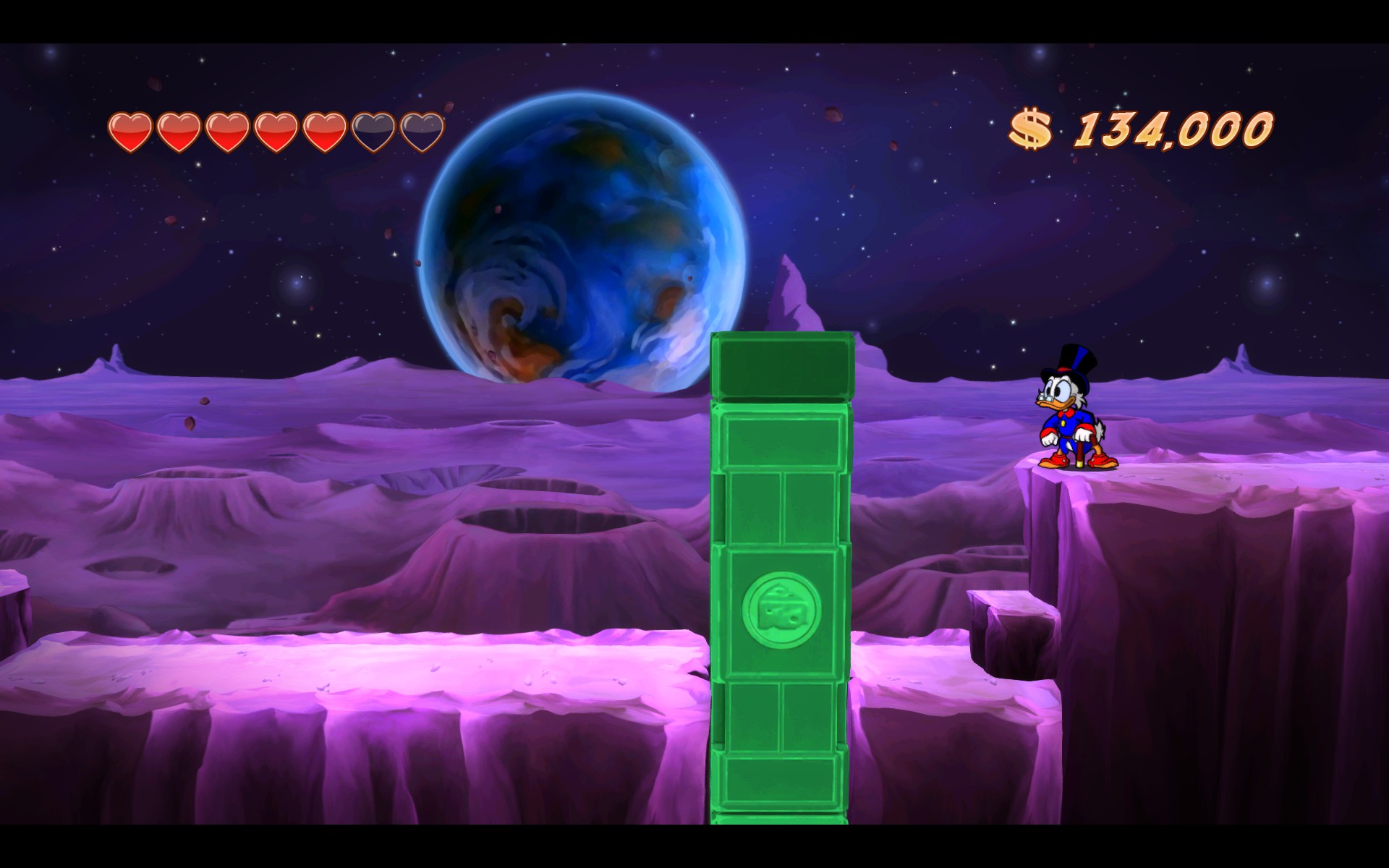Enable the leftmost heart indicator

130,130
